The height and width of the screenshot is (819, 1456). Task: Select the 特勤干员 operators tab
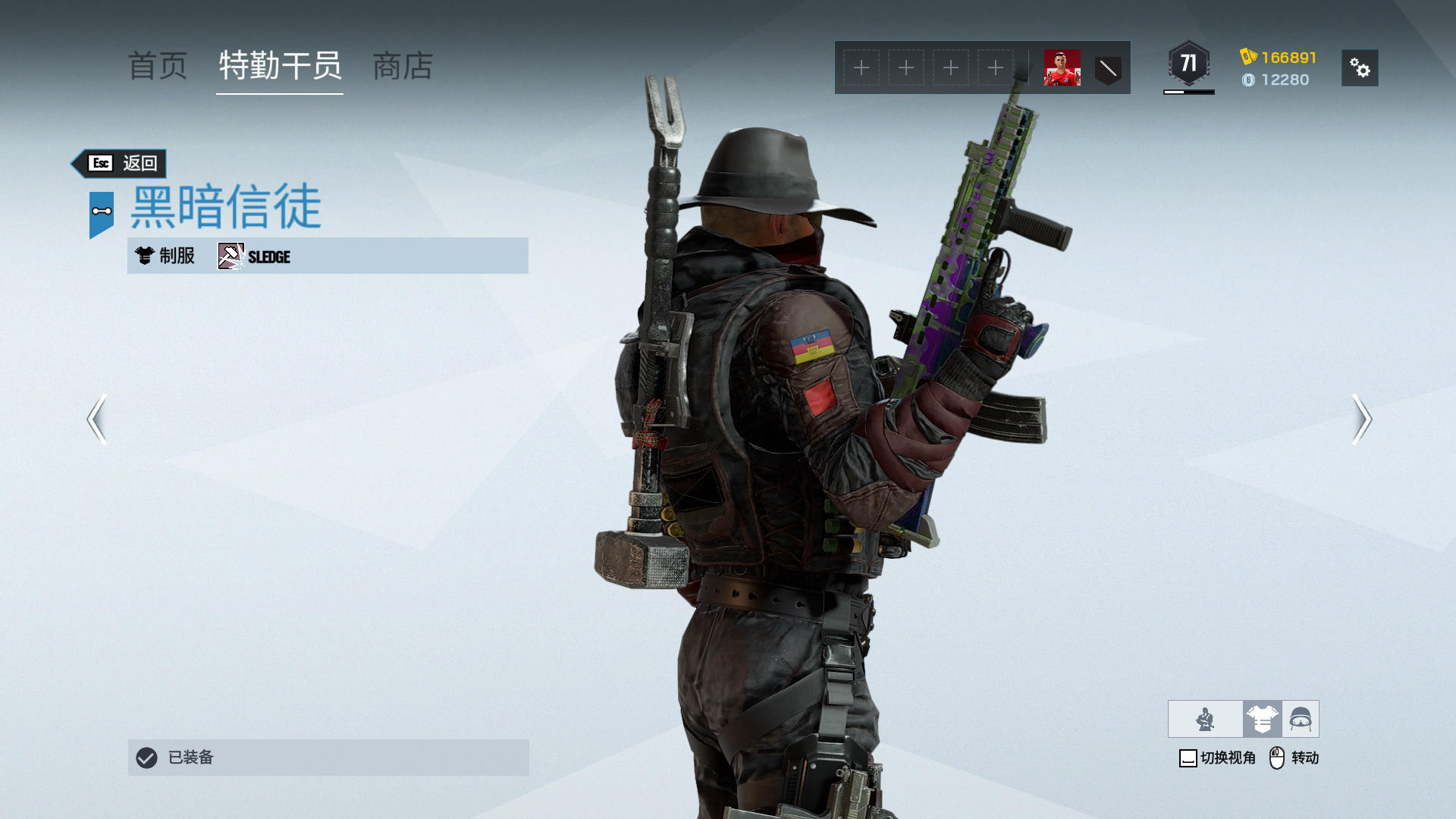(x=280, y=67)
